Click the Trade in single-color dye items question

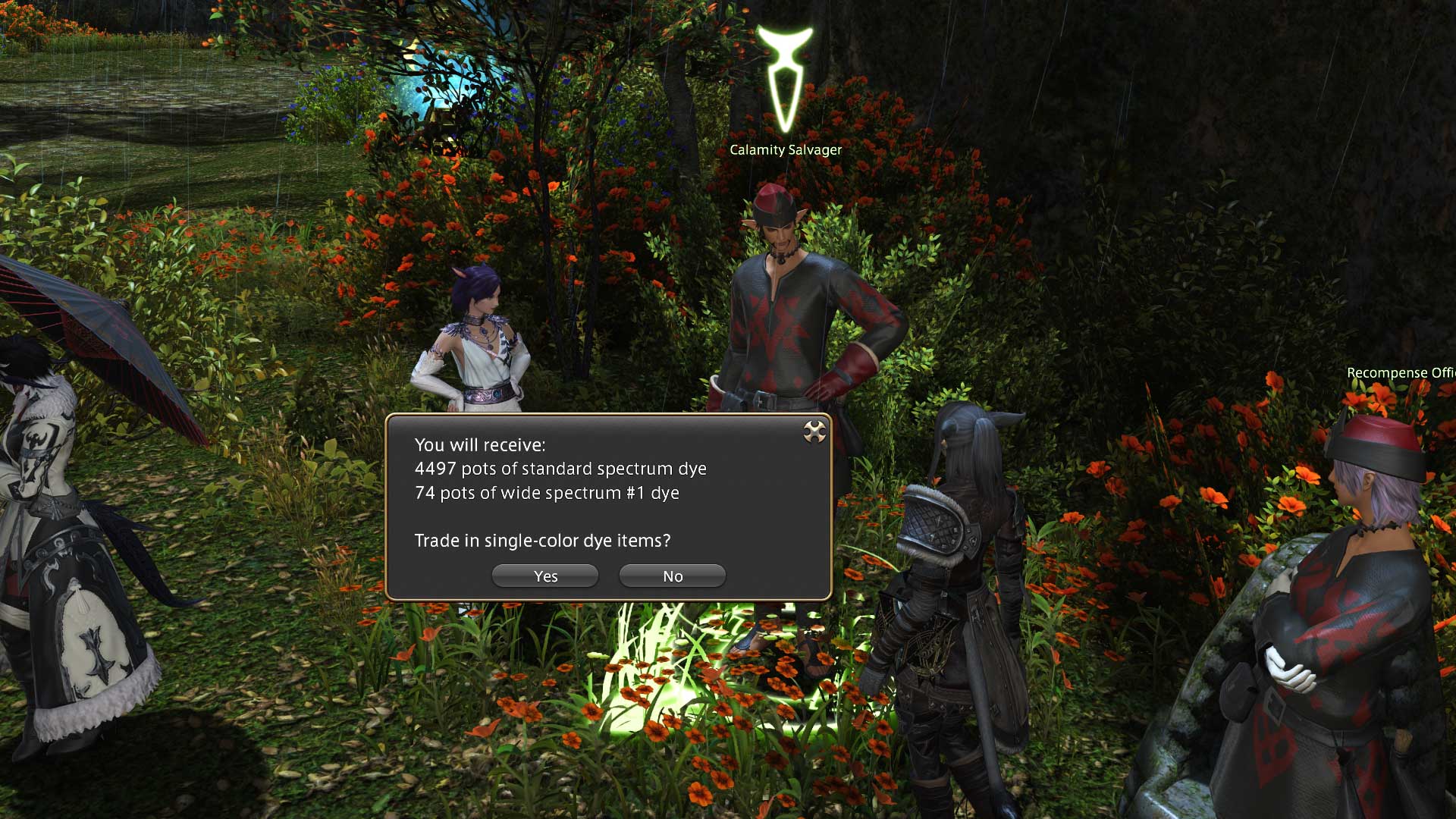click(x=543, y=541)
